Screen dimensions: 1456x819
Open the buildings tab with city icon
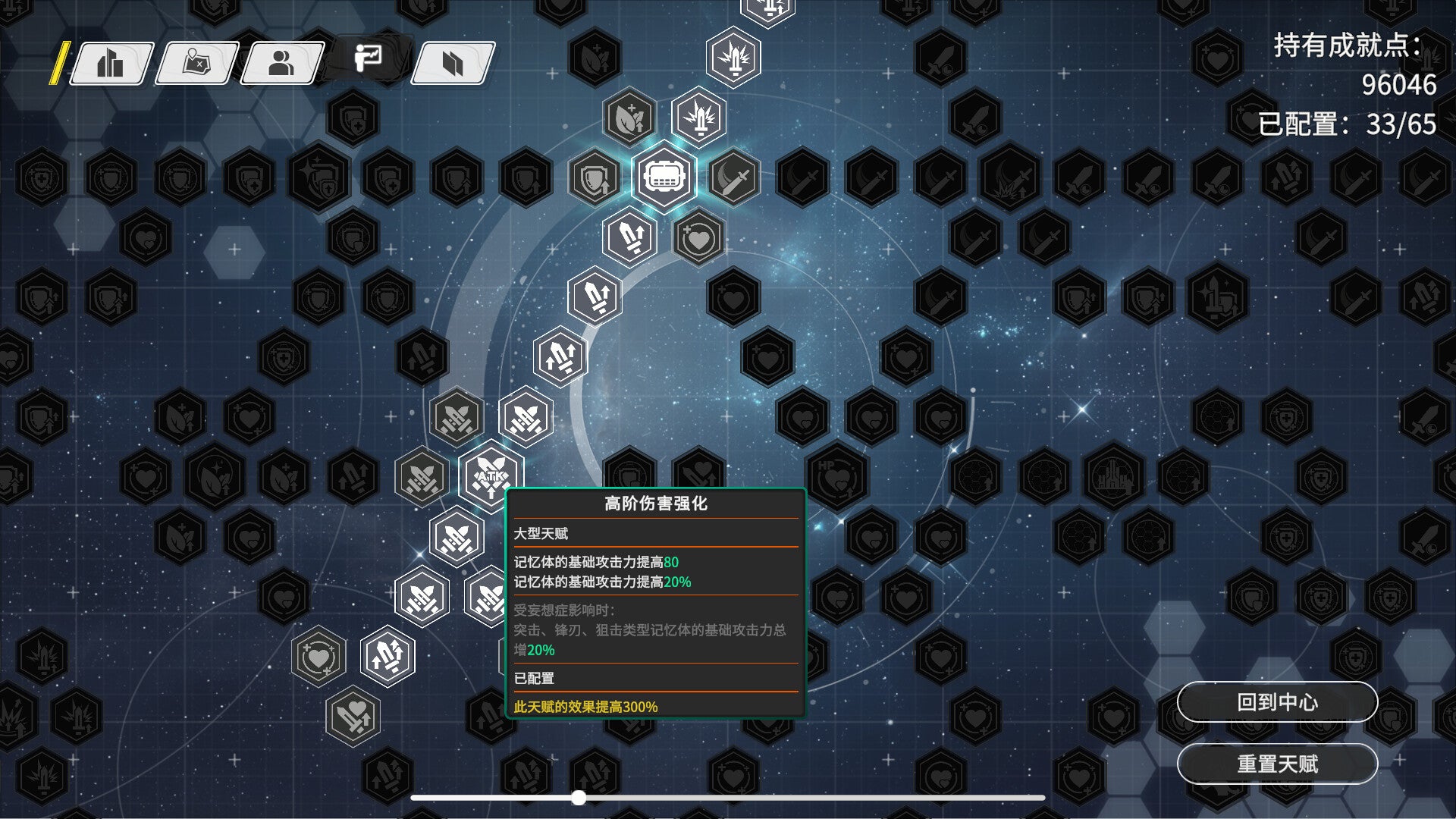pos(111,63)
